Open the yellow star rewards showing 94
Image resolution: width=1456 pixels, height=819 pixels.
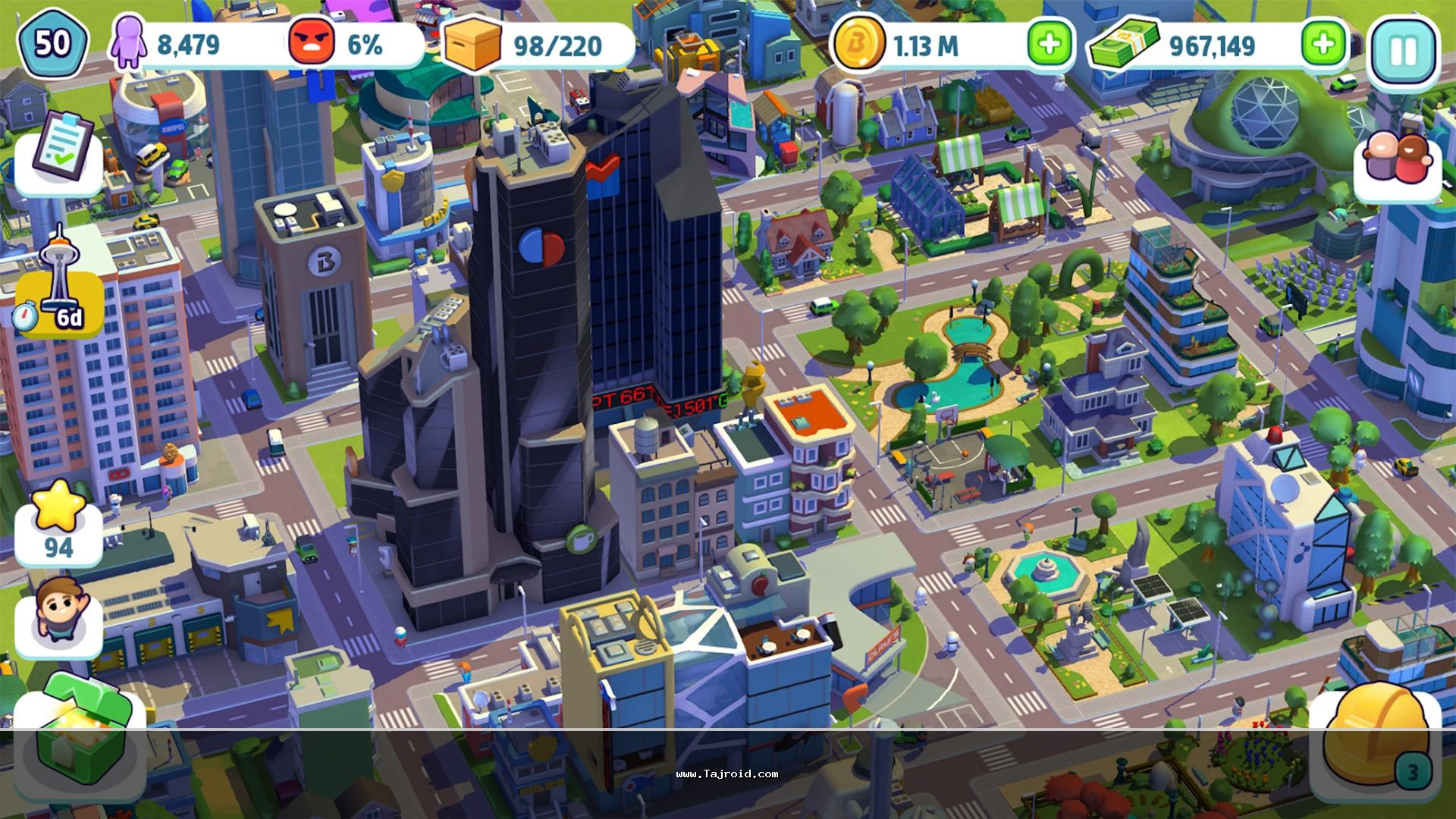58,523
